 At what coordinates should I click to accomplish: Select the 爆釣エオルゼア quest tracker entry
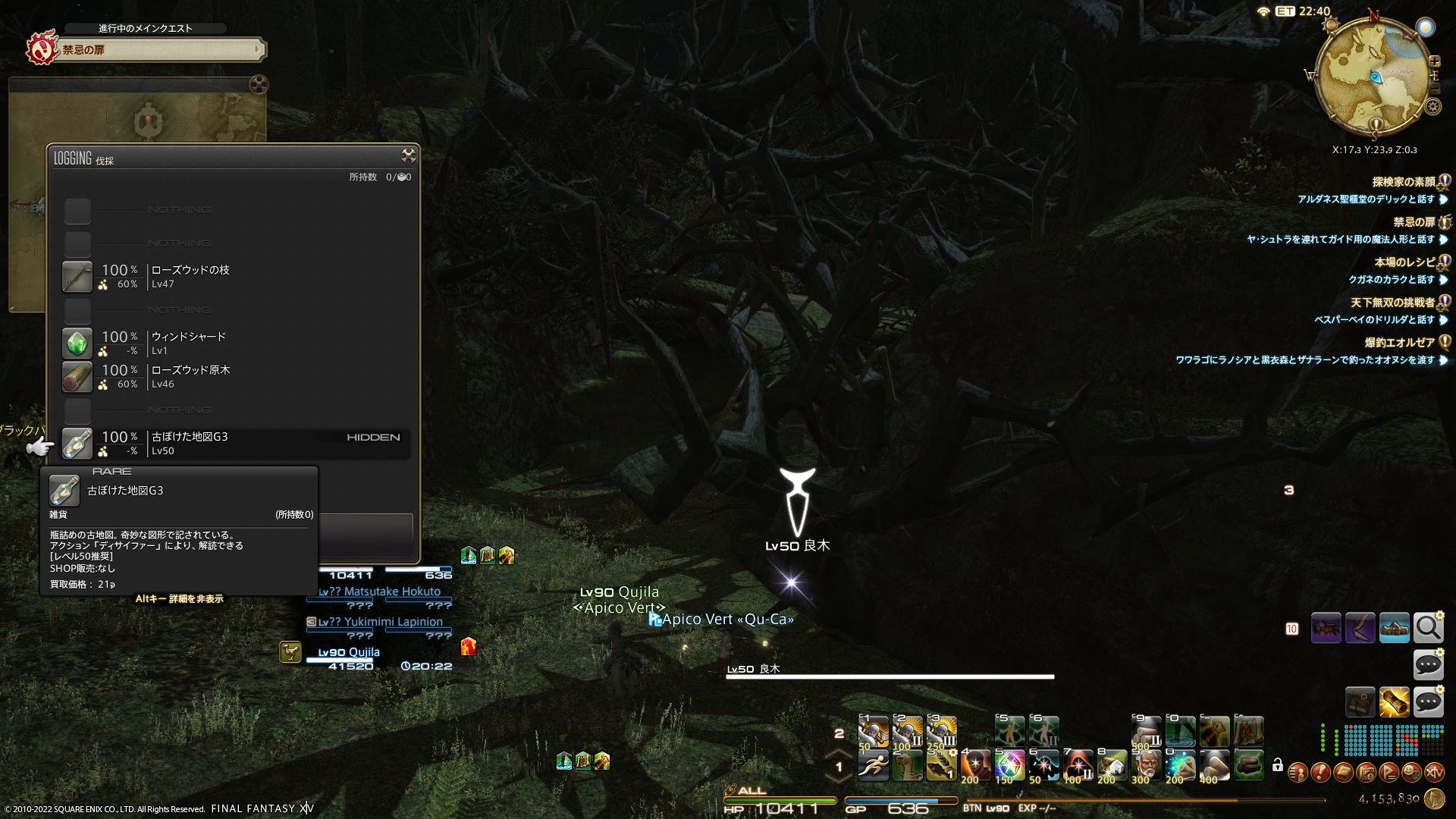pos(1399,343)
